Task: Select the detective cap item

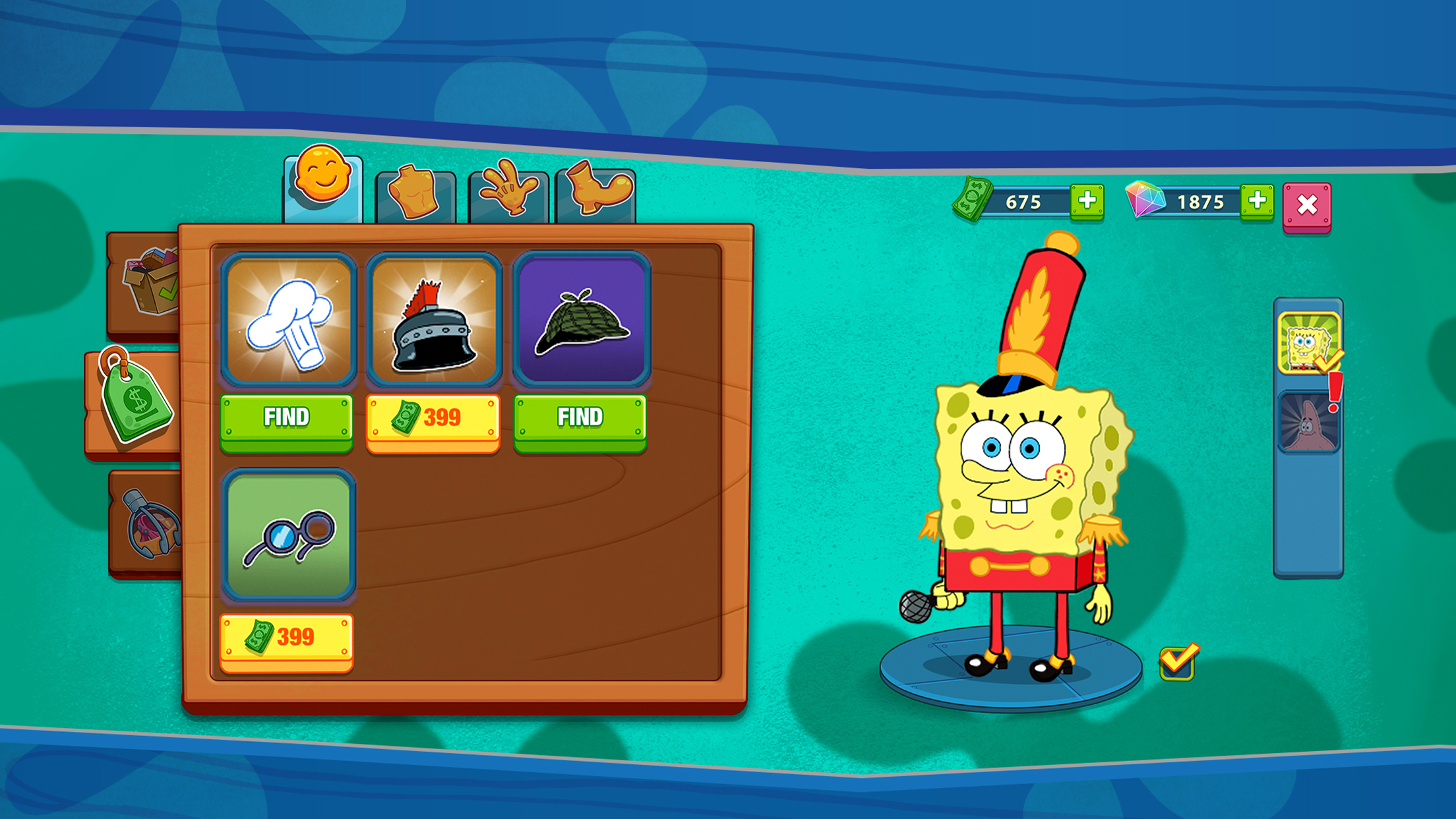Action: (580, 318)
